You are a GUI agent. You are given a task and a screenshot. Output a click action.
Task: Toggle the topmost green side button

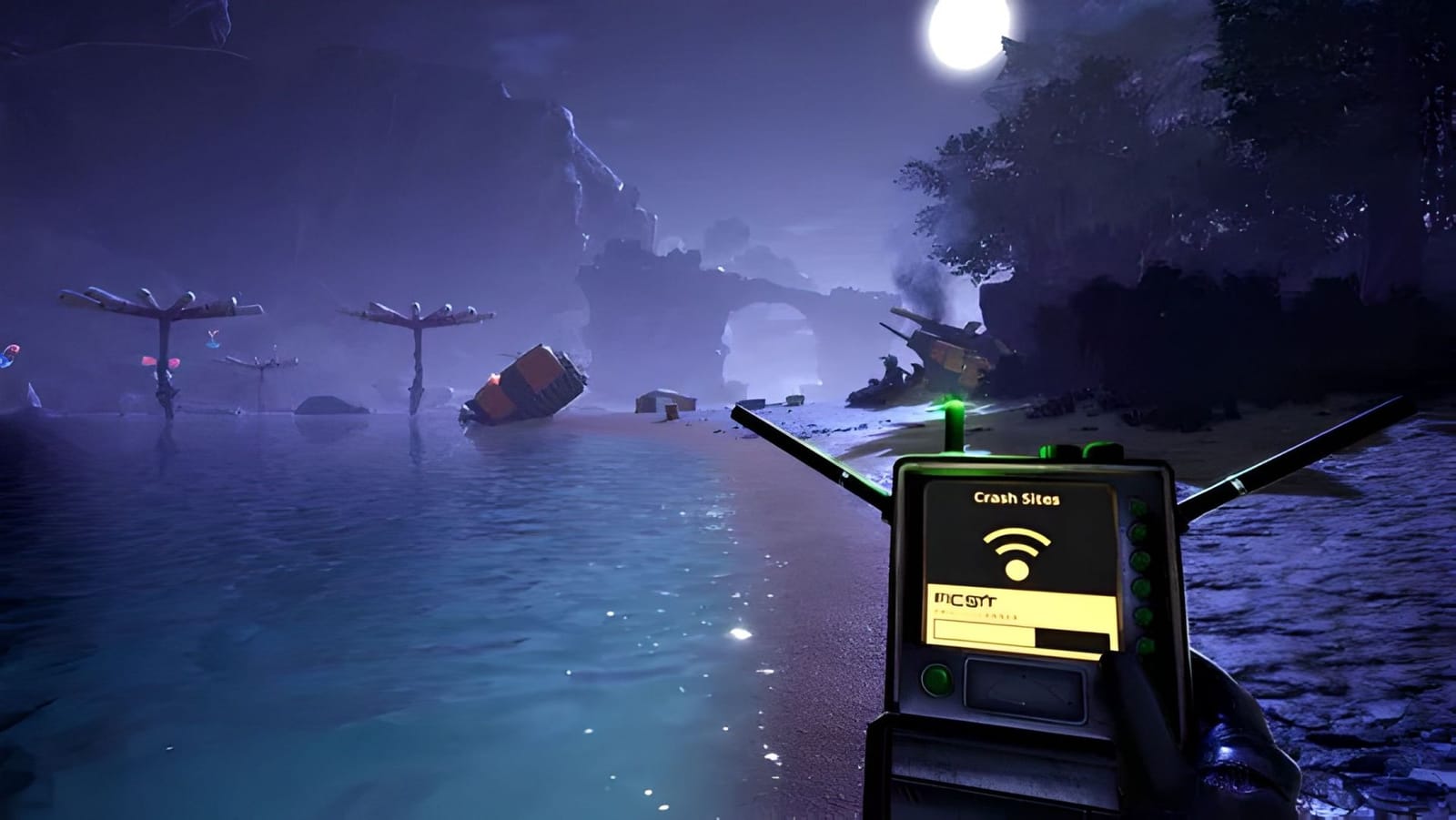tap(1137, 505)
